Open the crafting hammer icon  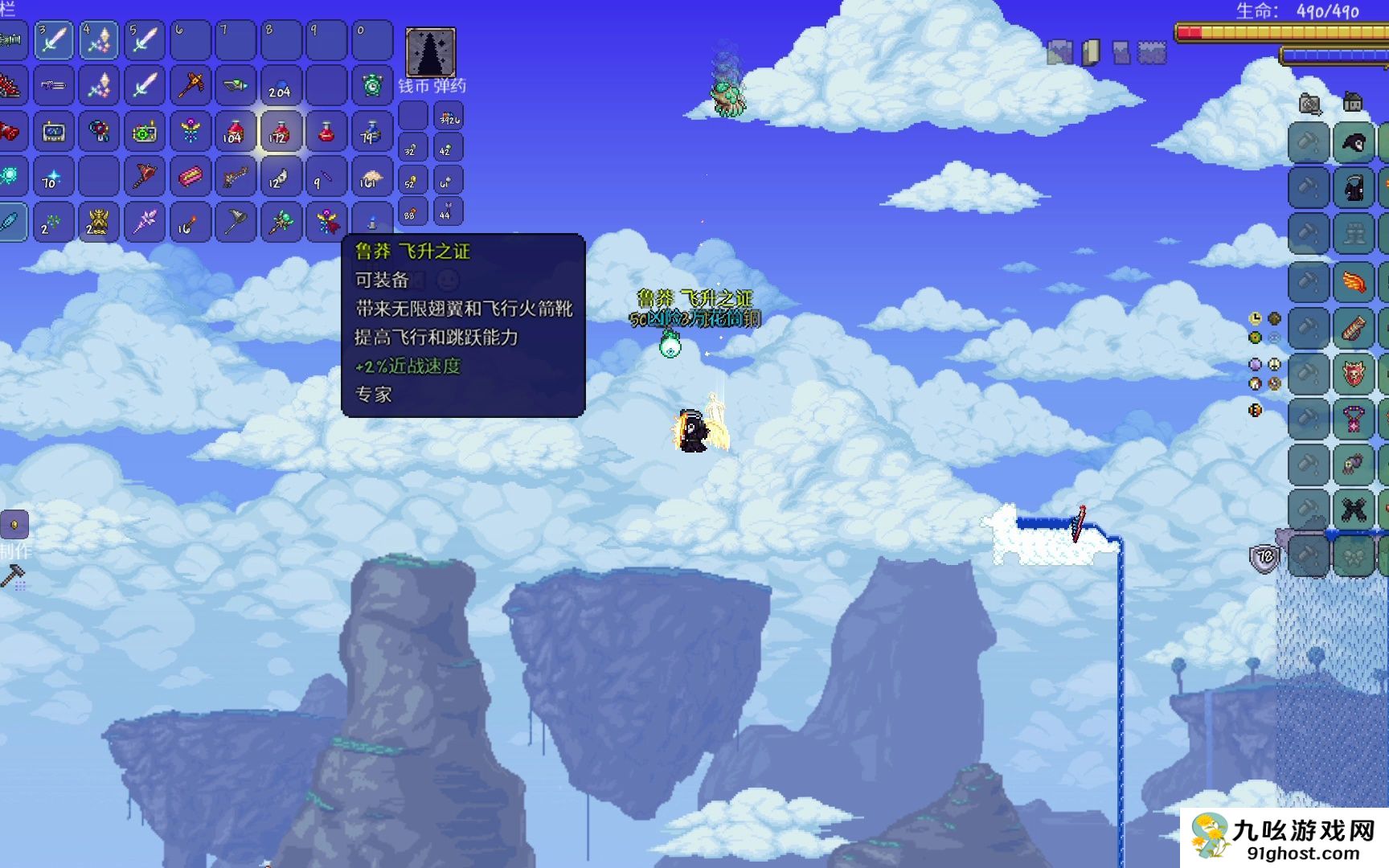(x=14, y=576)
